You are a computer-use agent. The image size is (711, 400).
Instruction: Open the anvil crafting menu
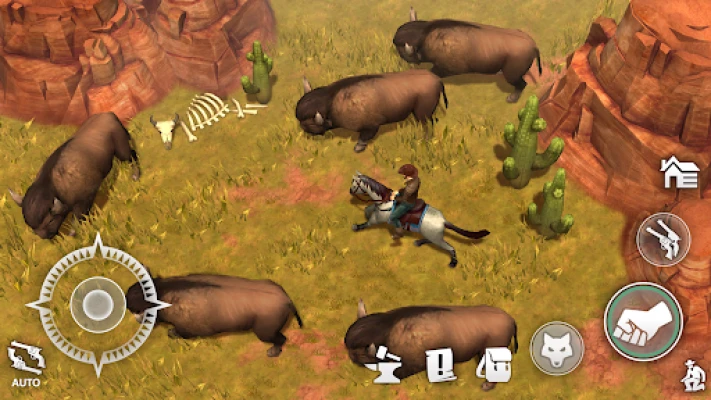click(x=387, y=367)
